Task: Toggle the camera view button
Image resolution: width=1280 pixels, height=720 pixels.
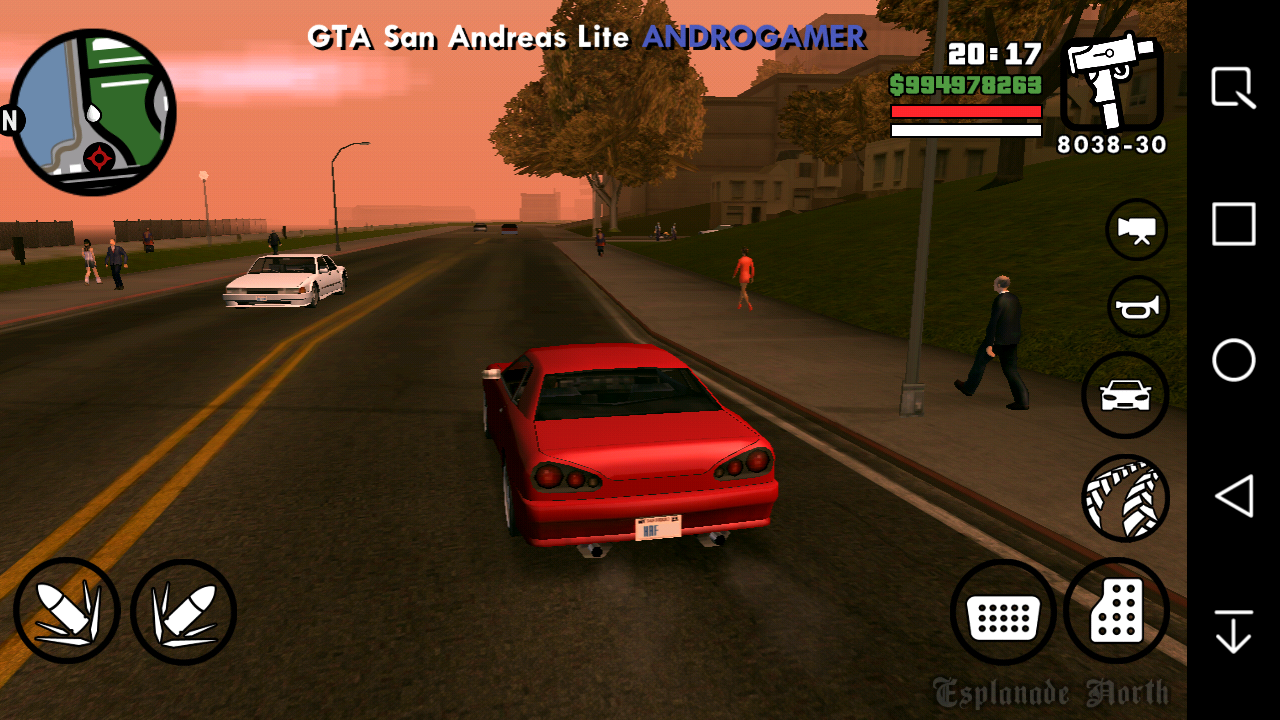Action: pyautogui.click(x=1137, y=228)
